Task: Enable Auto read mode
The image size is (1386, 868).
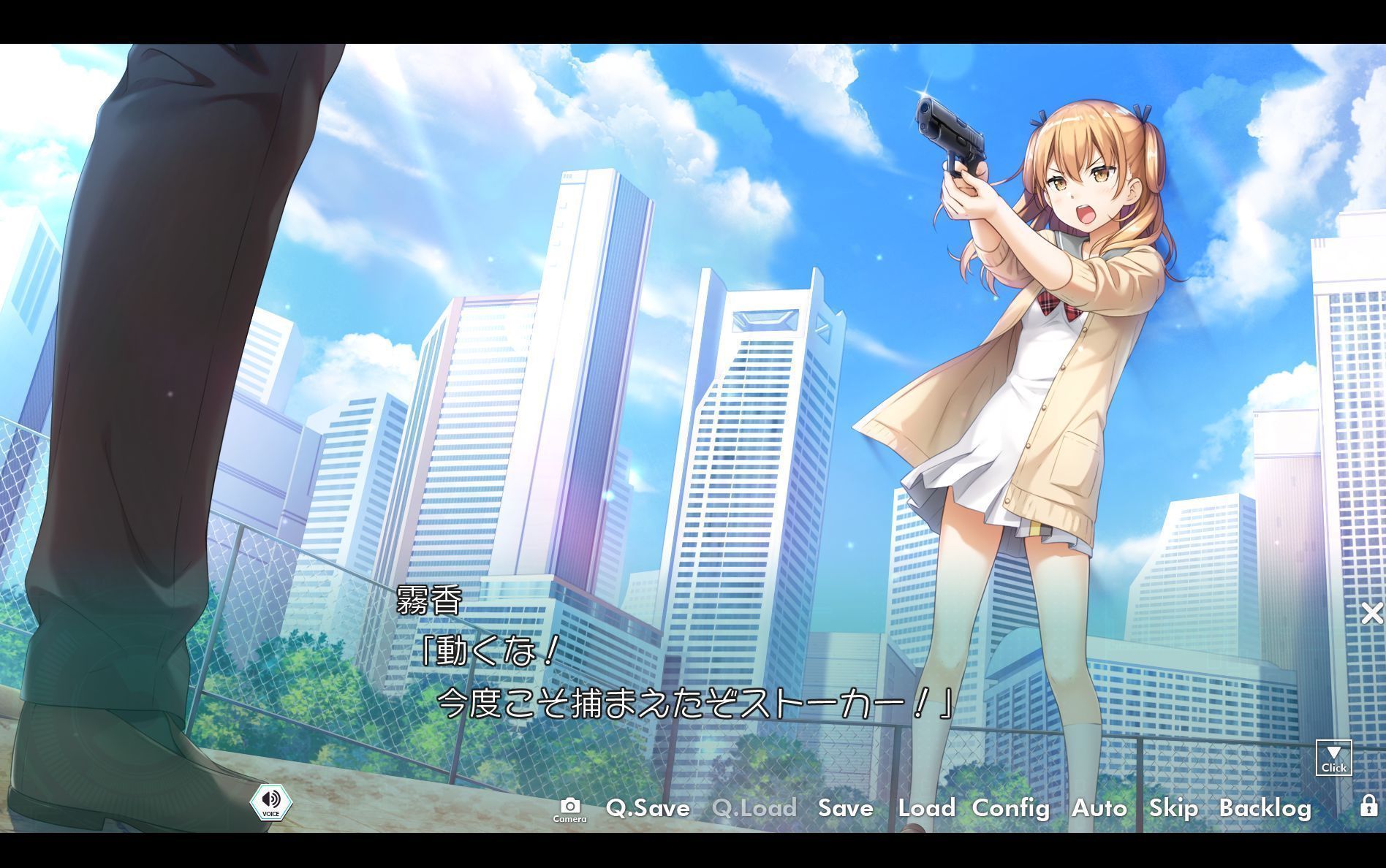Action: 1099,809
